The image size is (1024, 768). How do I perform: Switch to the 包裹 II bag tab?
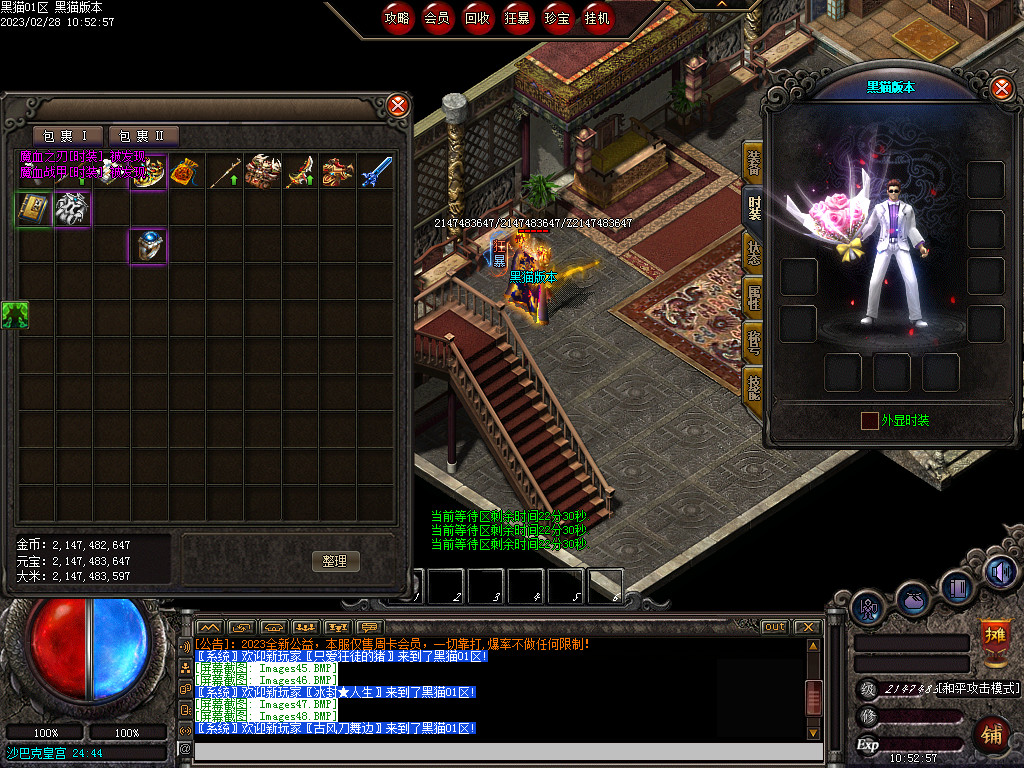143,136
